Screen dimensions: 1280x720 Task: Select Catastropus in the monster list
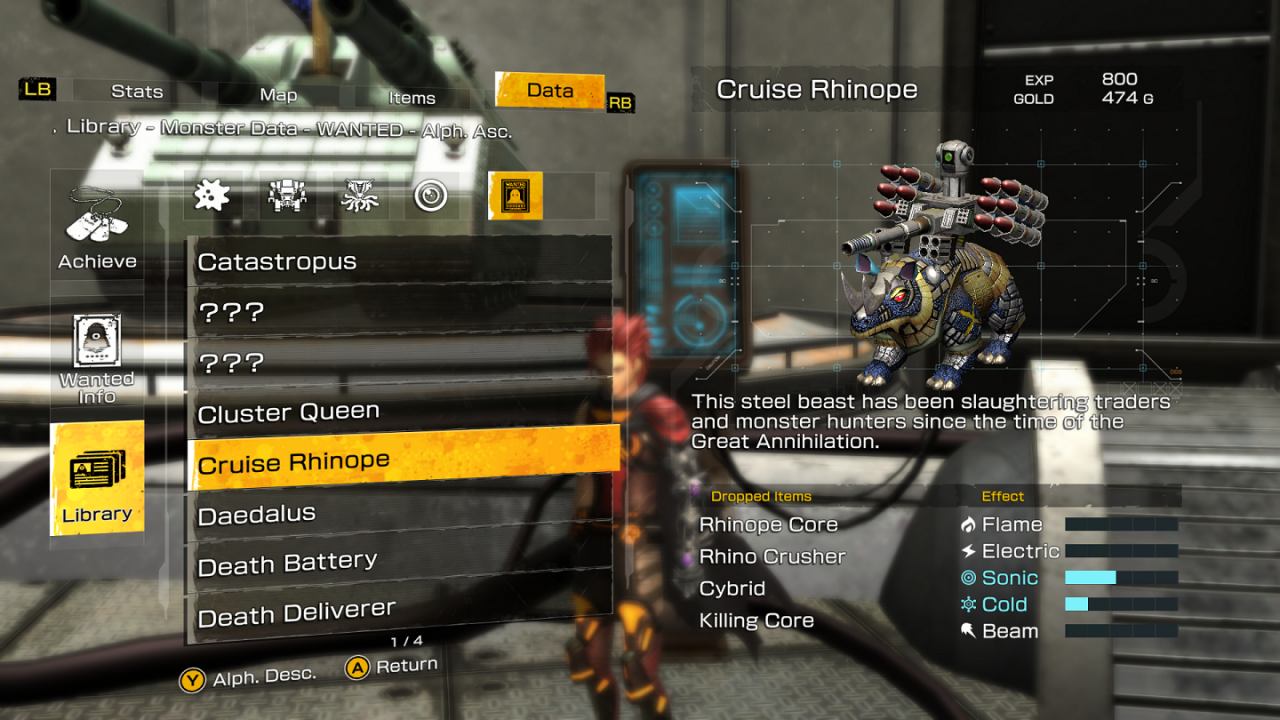(x=400, y=261)
